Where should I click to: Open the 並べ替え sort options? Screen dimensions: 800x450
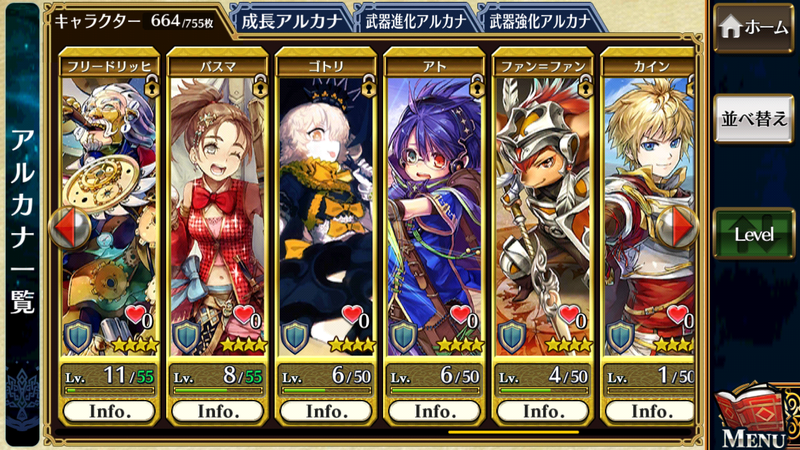click(x=755, y=119)
